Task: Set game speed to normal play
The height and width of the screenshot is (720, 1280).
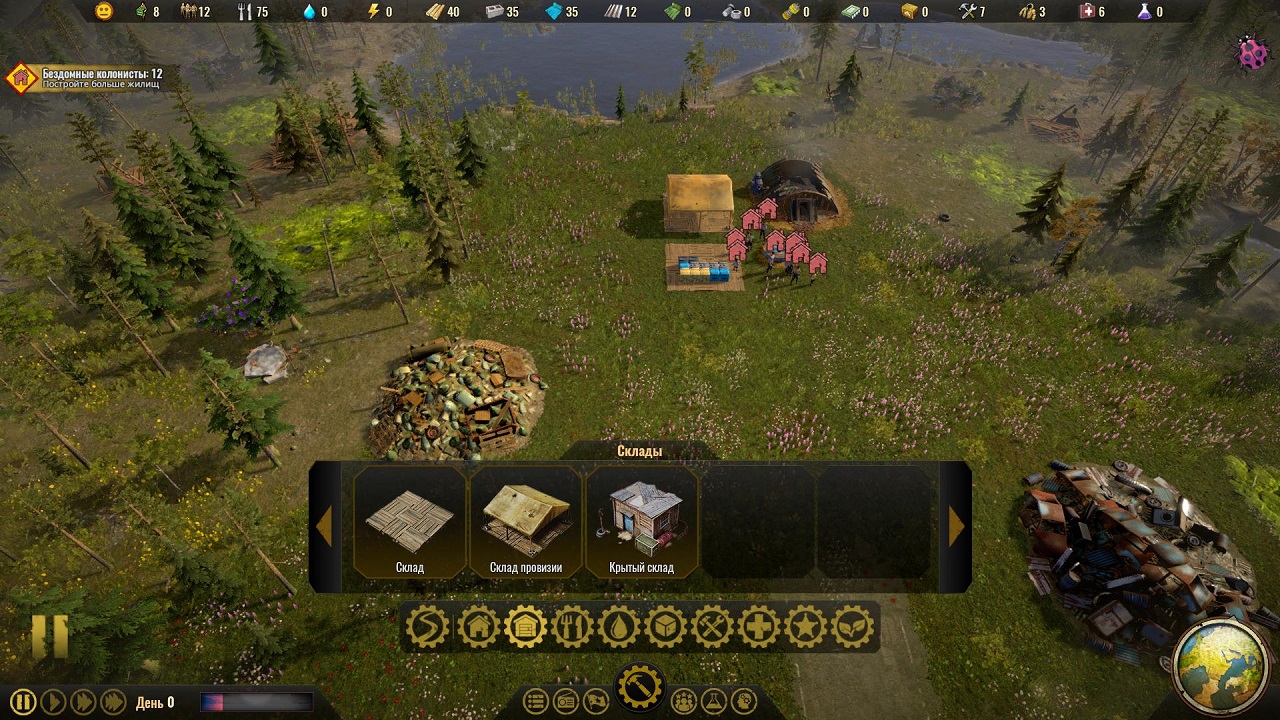Action: 53,702
